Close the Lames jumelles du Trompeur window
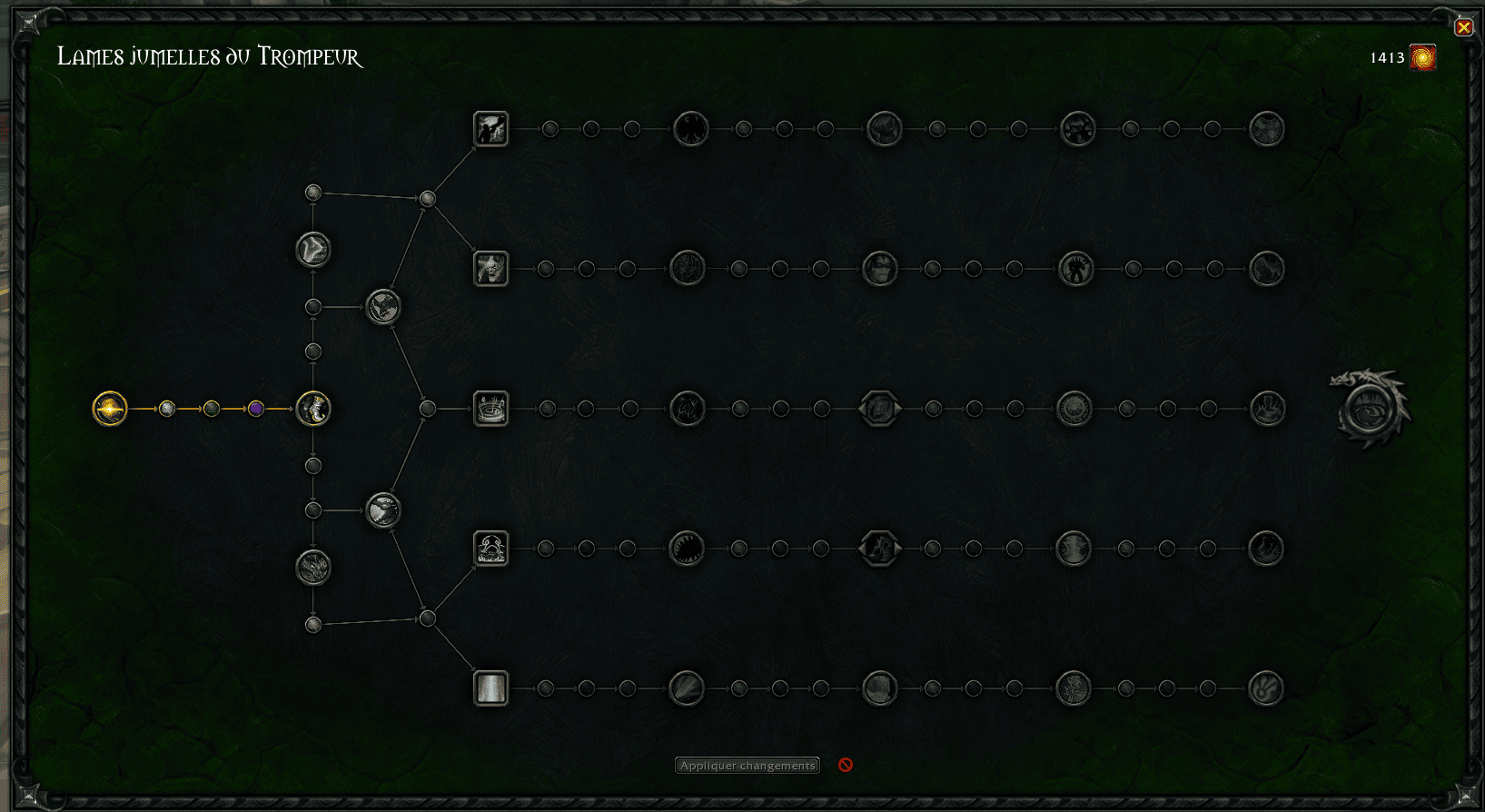This screenshot has height=812, width=1485. [1463, 28]
